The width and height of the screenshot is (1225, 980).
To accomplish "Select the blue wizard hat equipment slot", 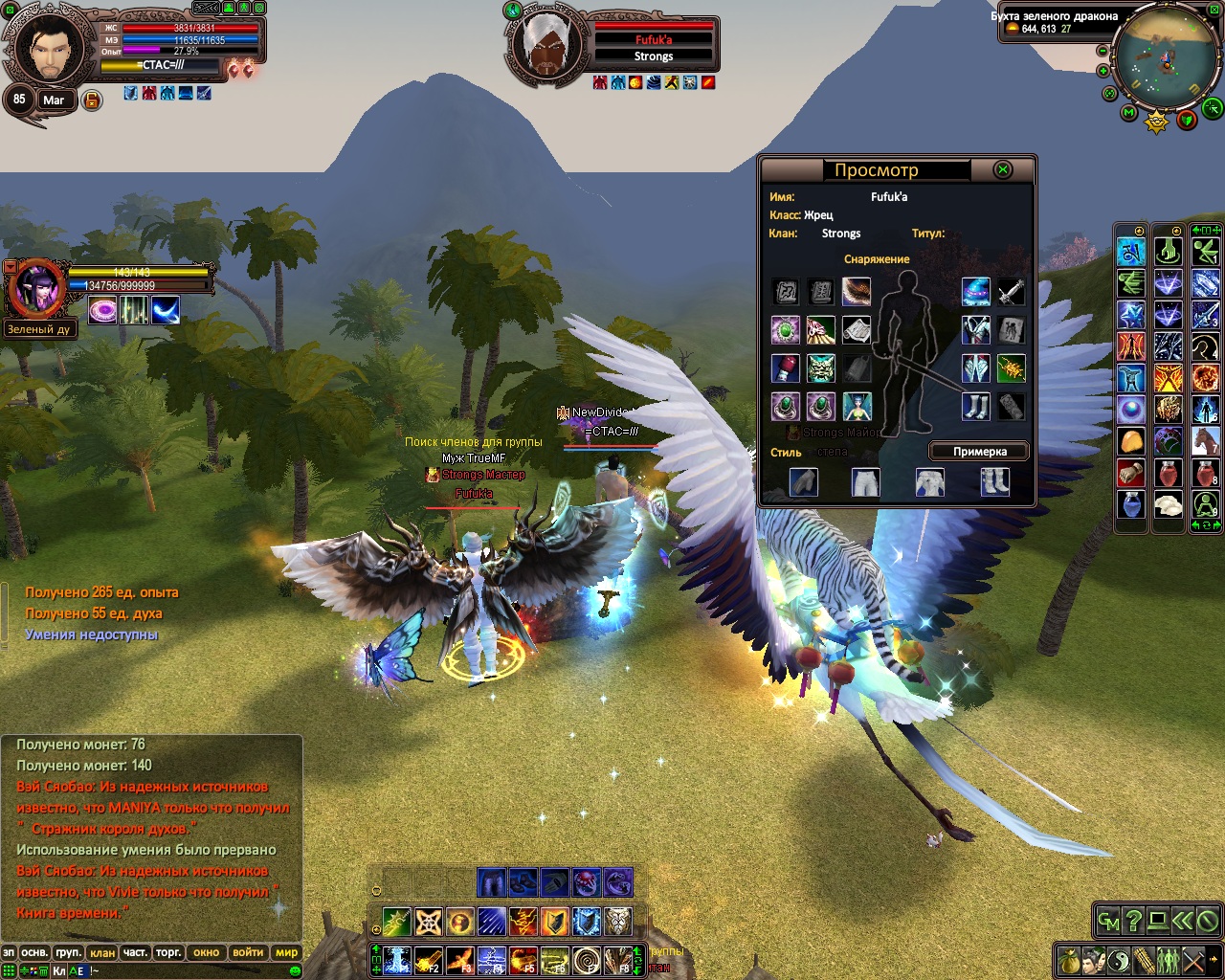I will point(975,292).
